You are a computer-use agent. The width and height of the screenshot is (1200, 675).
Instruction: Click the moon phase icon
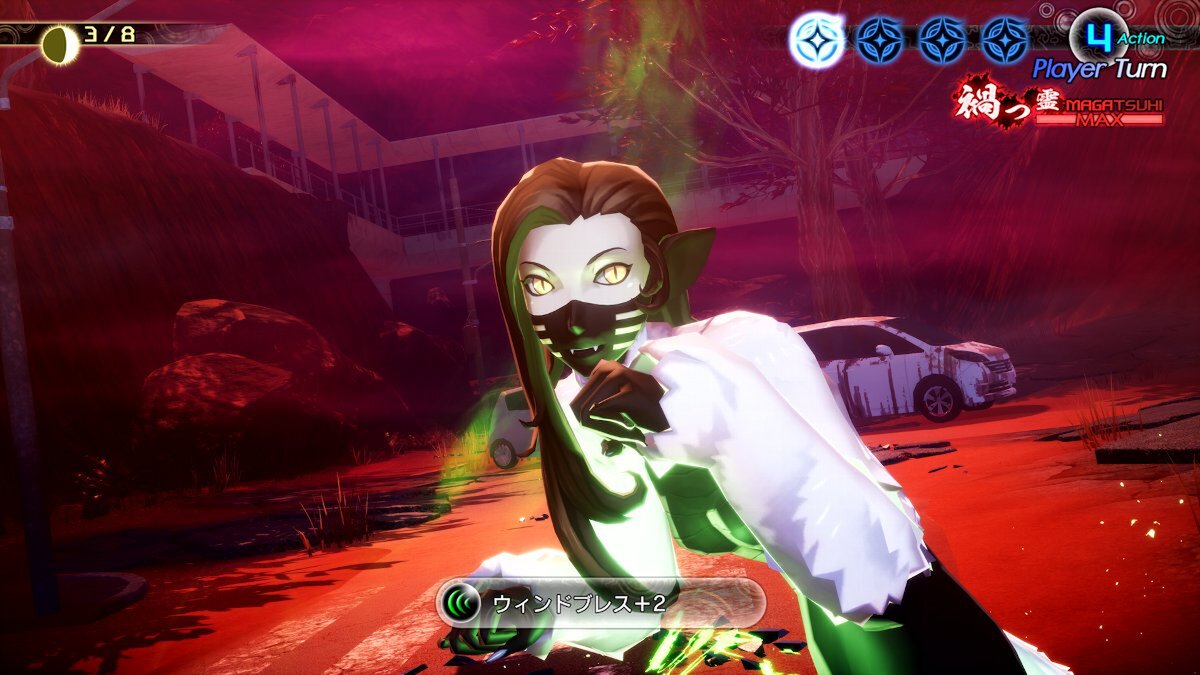click(x=59, y=41)
